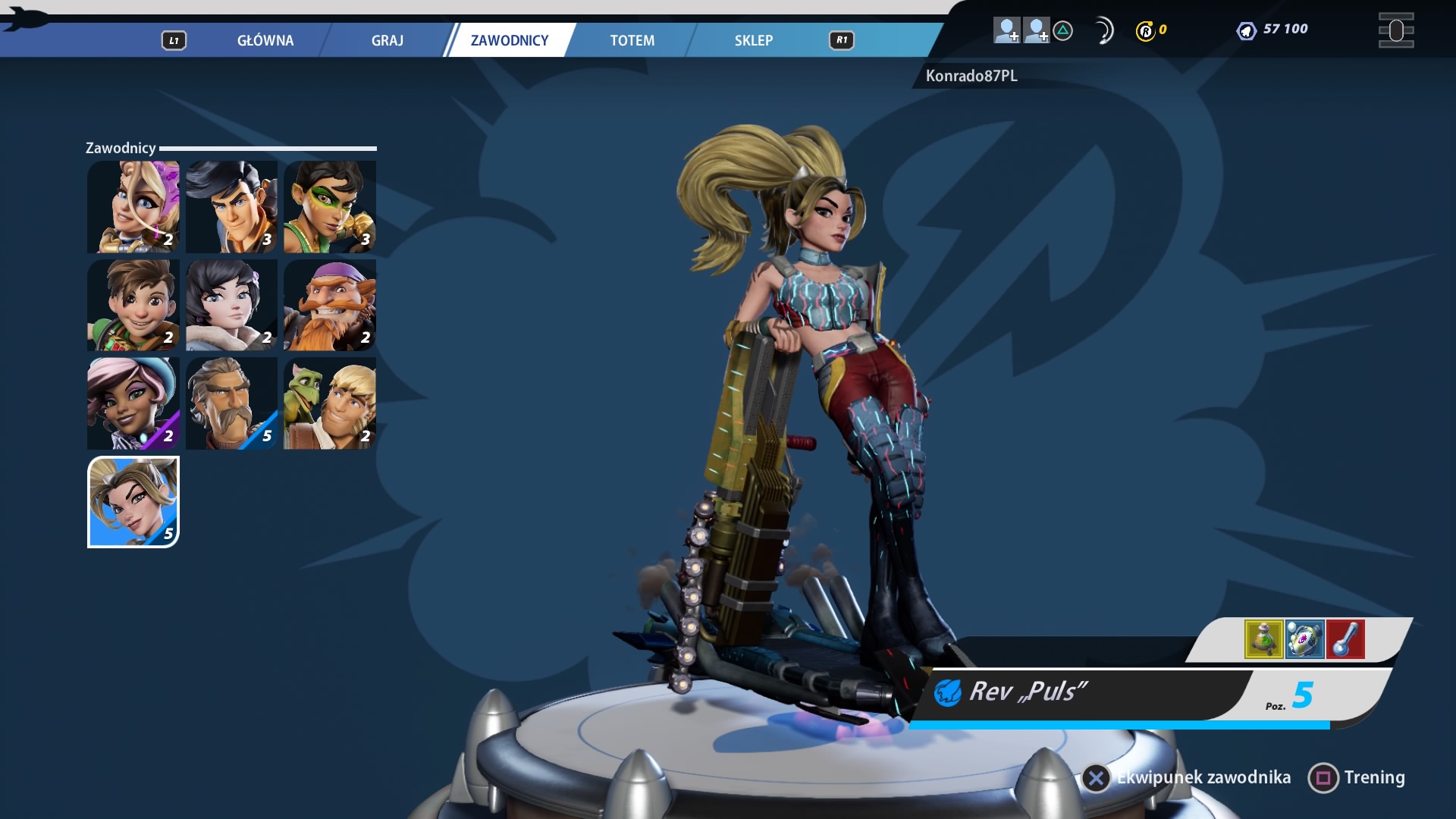Viewport: 1456px width, 819px height.
Task: Pick the blond man with green lizard
Action: (330, 403)
